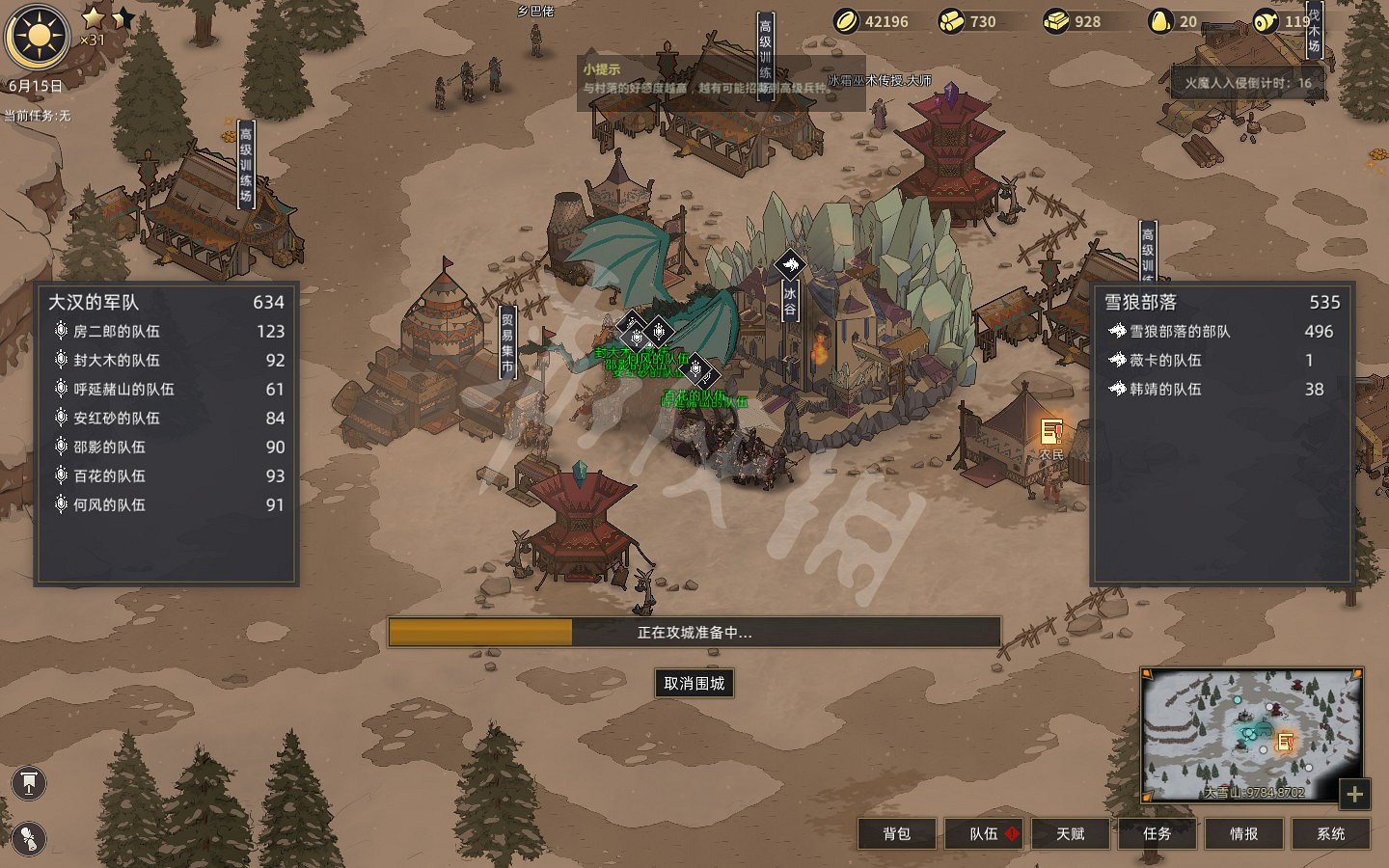Open the 队伍 party menu
Image resolution: width=1389 pixels, height=868 pixels.
[984, 833]
